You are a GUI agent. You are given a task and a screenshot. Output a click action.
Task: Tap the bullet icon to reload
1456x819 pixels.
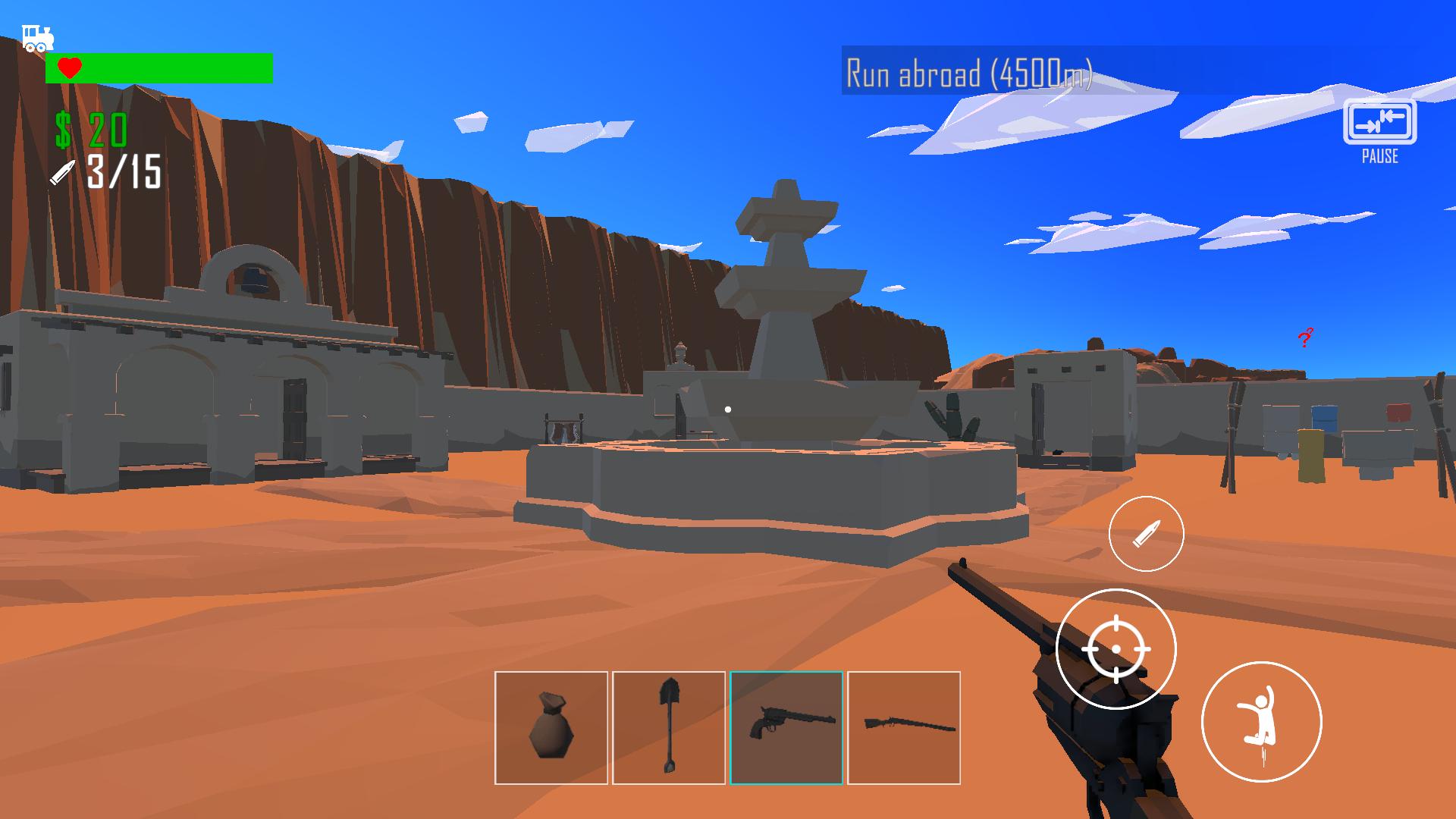(x=1146, y=534)
